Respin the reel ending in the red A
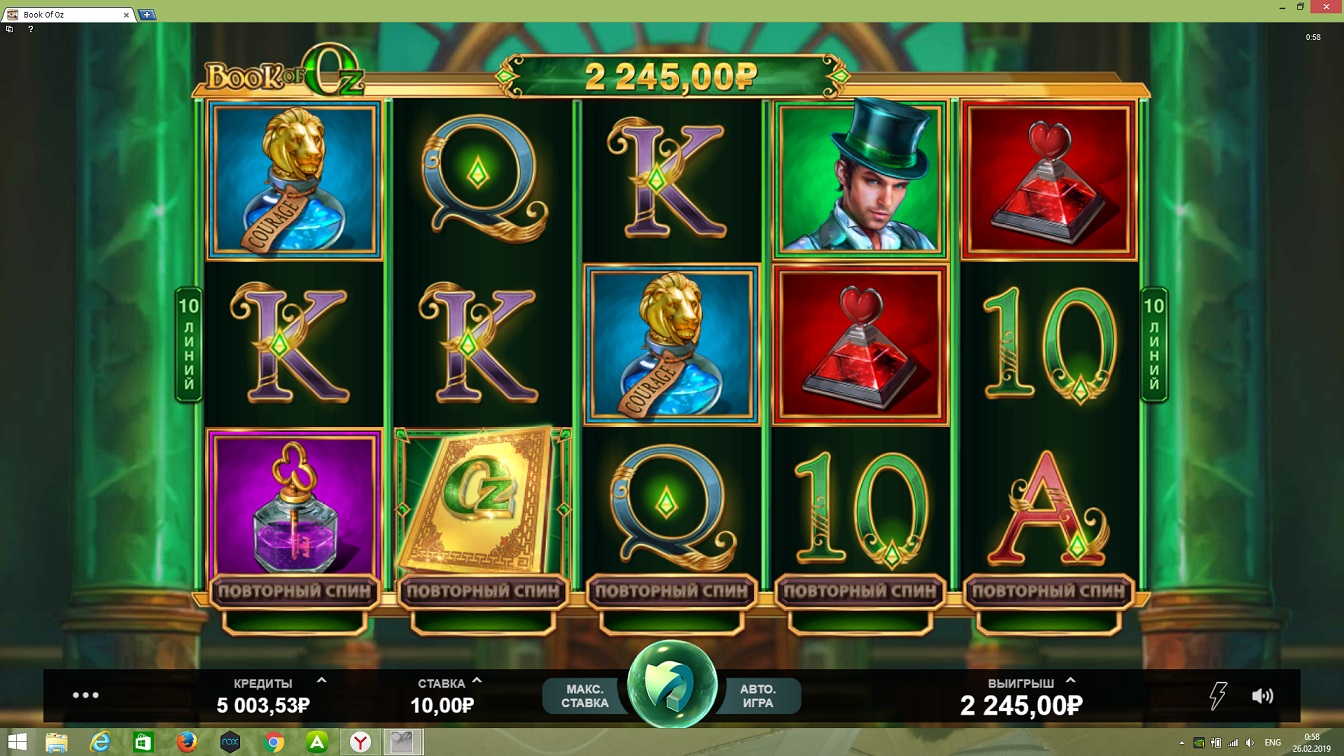This screenshot has width=1344, height=756. click(1048, 591)
